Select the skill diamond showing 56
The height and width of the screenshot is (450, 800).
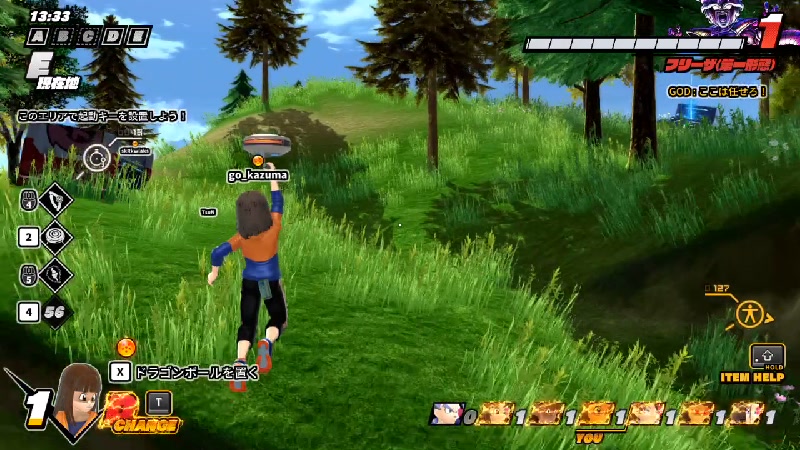[x=54, y=312]
